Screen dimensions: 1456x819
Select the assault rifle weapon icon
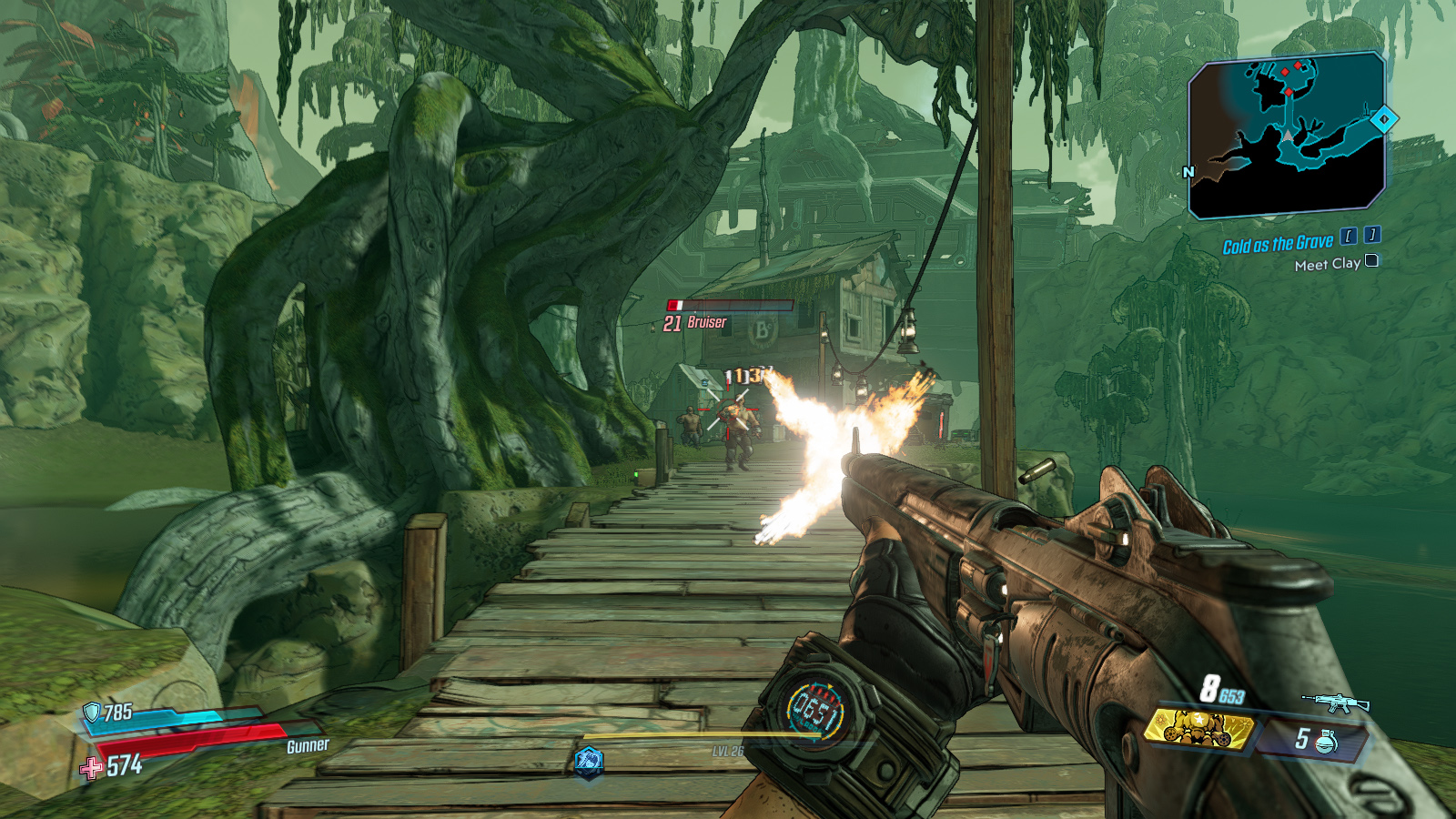coord(1335,703)
